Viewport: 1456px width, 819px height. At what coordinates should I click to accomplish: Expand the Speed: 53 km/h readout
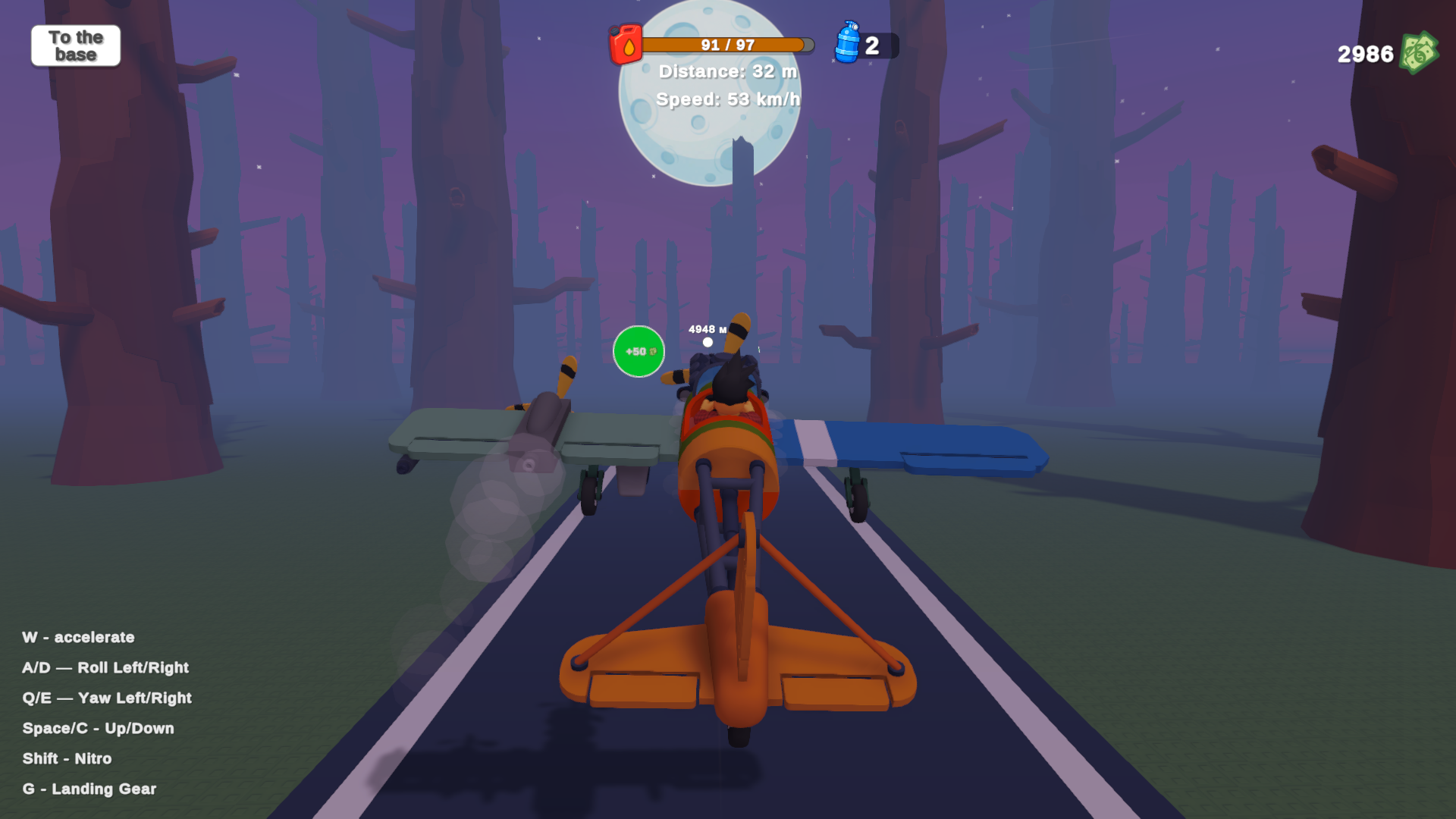[729, 99]
